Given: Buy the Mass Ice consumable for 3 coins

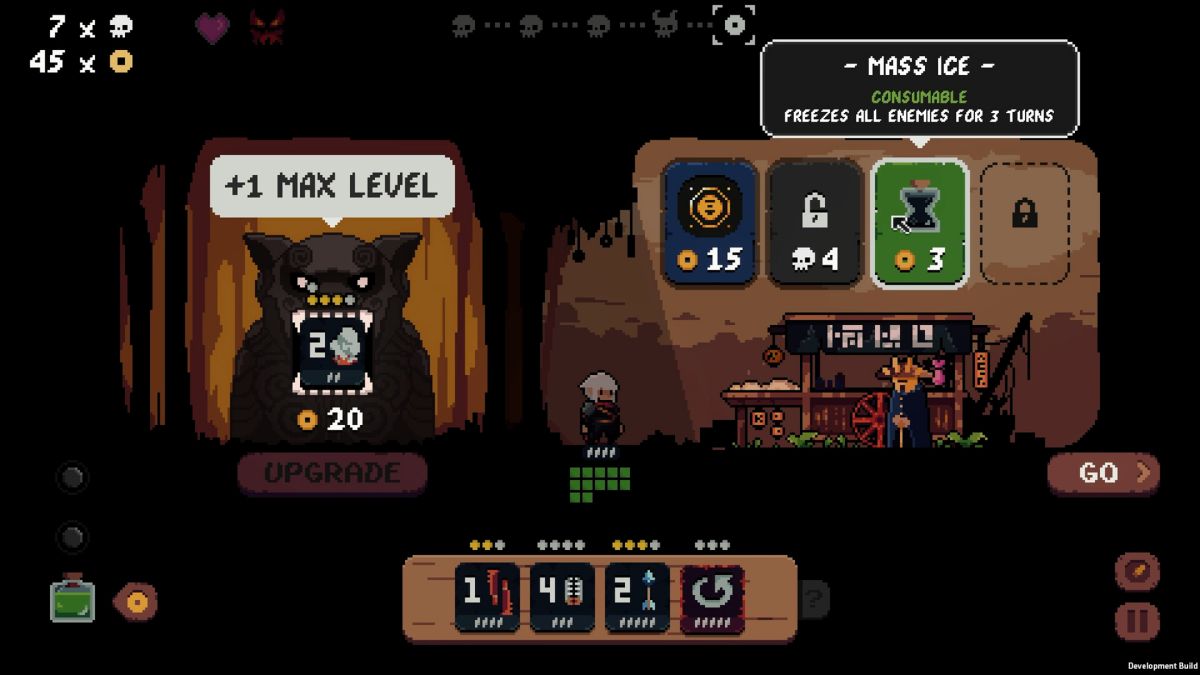Looking at the screenshot, I should [920, 224].
